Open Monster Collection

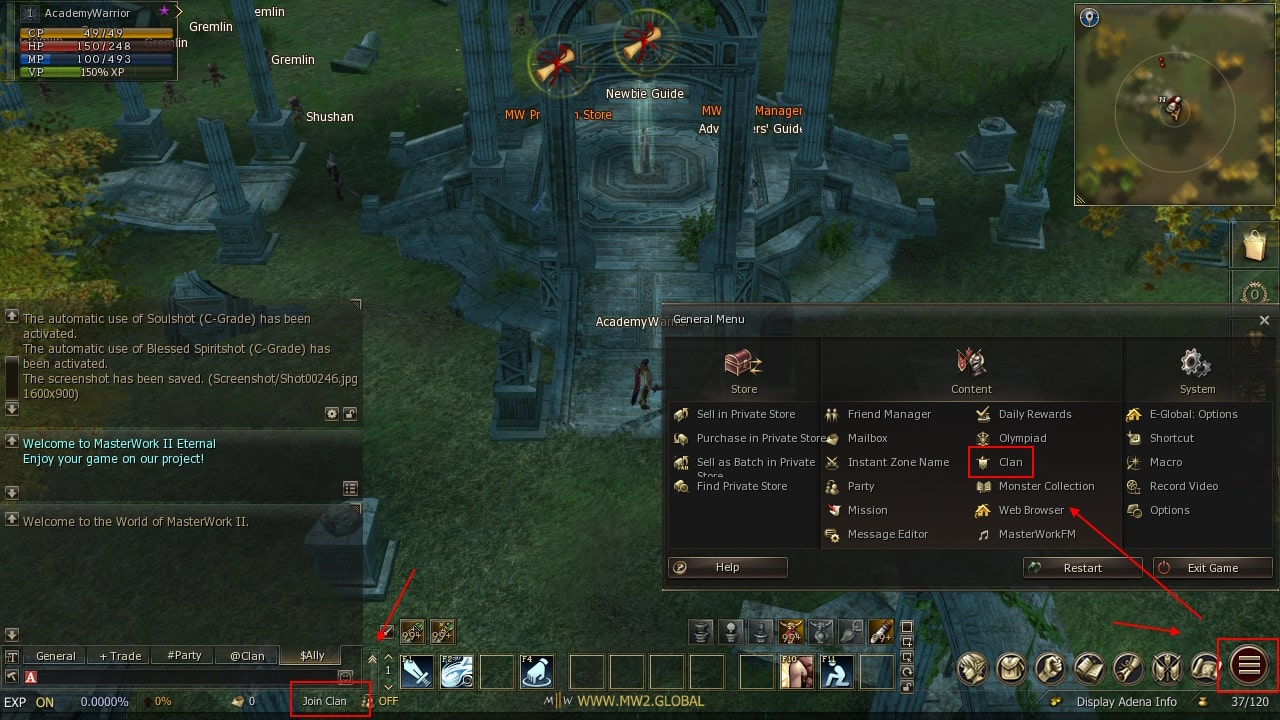tap(1046, 486)
